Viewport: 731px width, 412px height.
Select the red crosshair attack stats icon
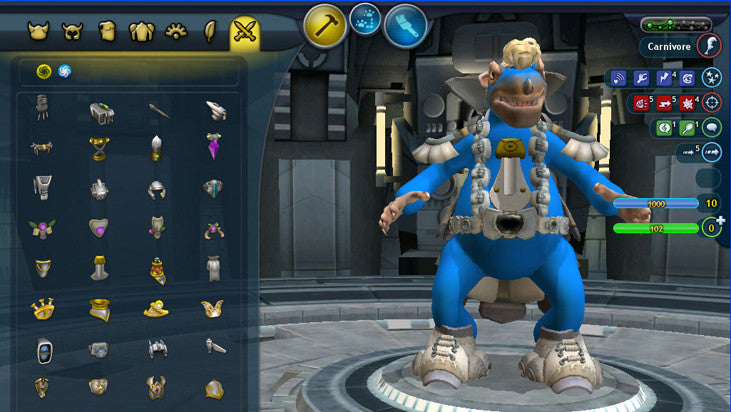[x=711, y=102]
